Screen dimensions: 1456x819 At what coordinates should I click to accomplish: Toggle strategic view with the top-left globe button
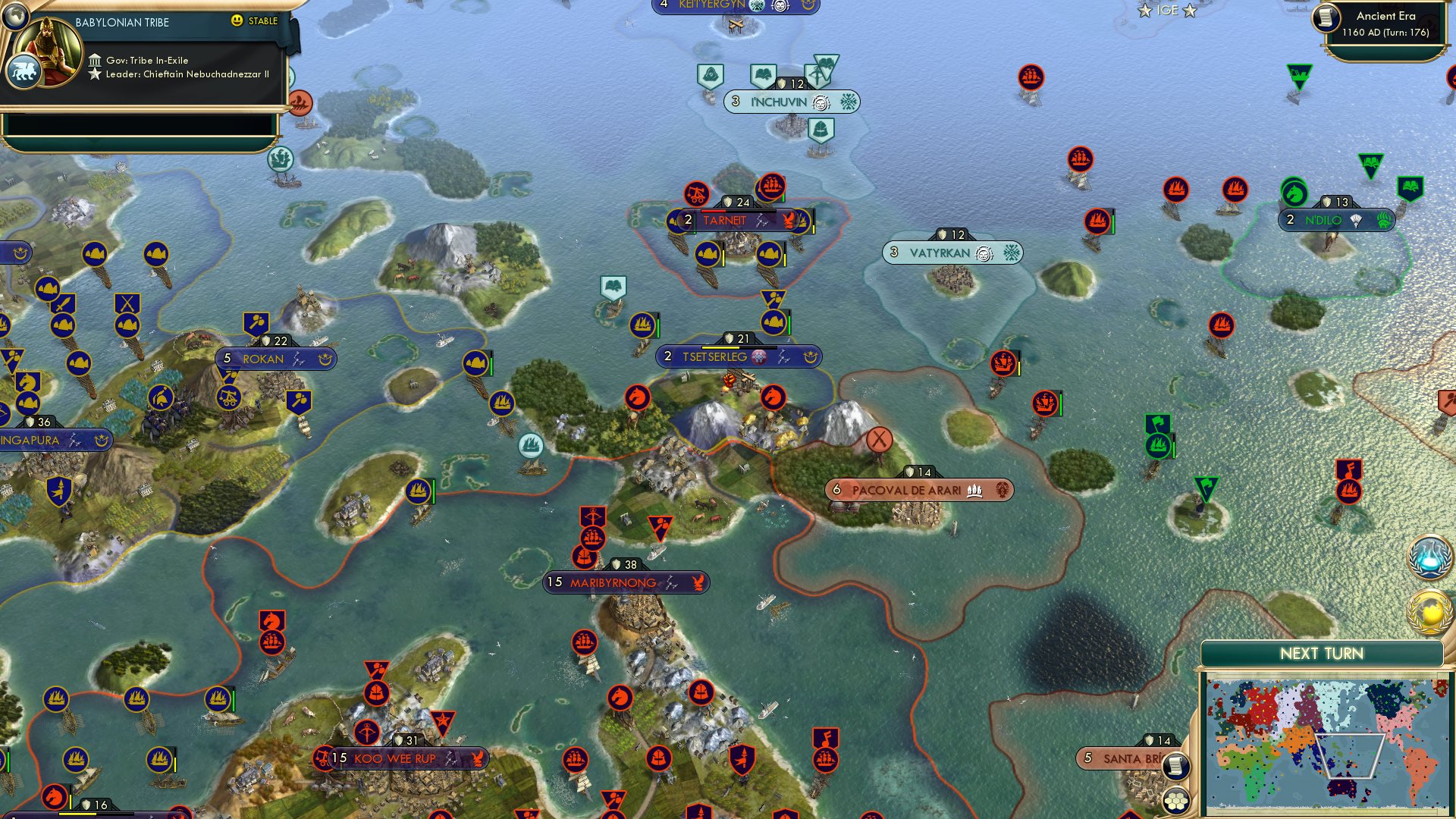coord(15,16)
